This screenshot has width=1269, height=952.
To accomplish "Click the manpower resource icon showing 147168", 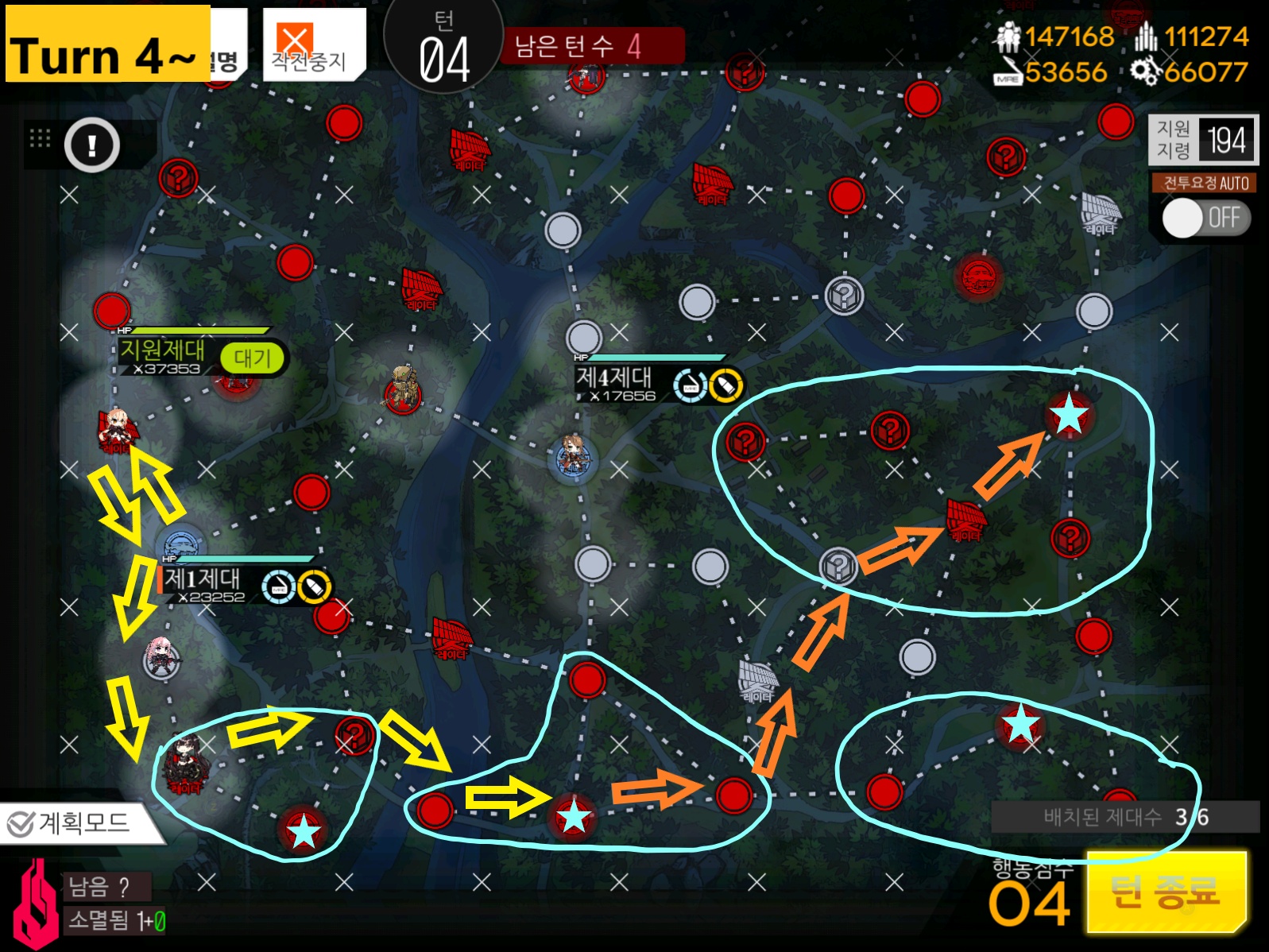I will (x=1009, y=36).
